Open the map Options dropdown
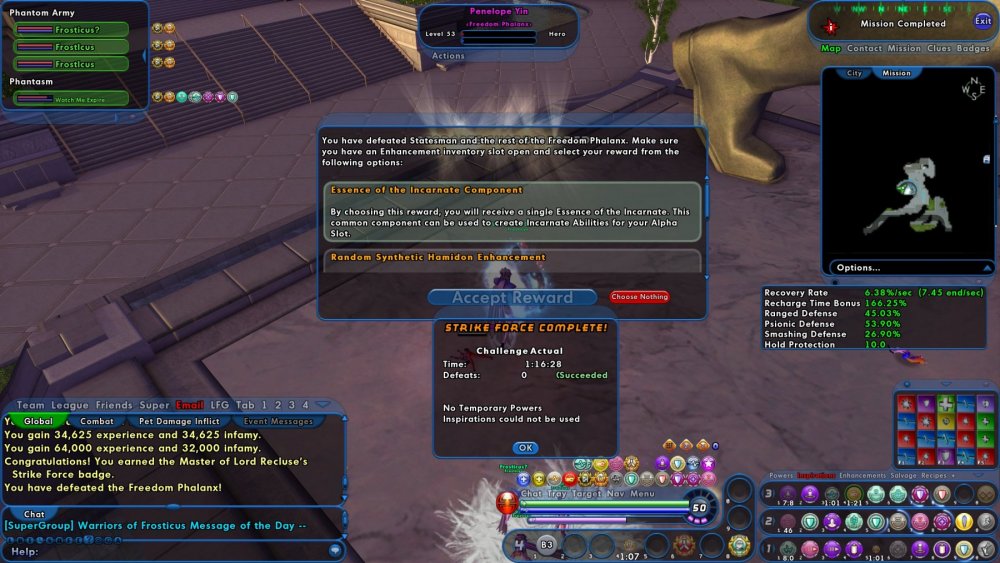The height and width of the screenshot is (563, 1000). (859, 268)
